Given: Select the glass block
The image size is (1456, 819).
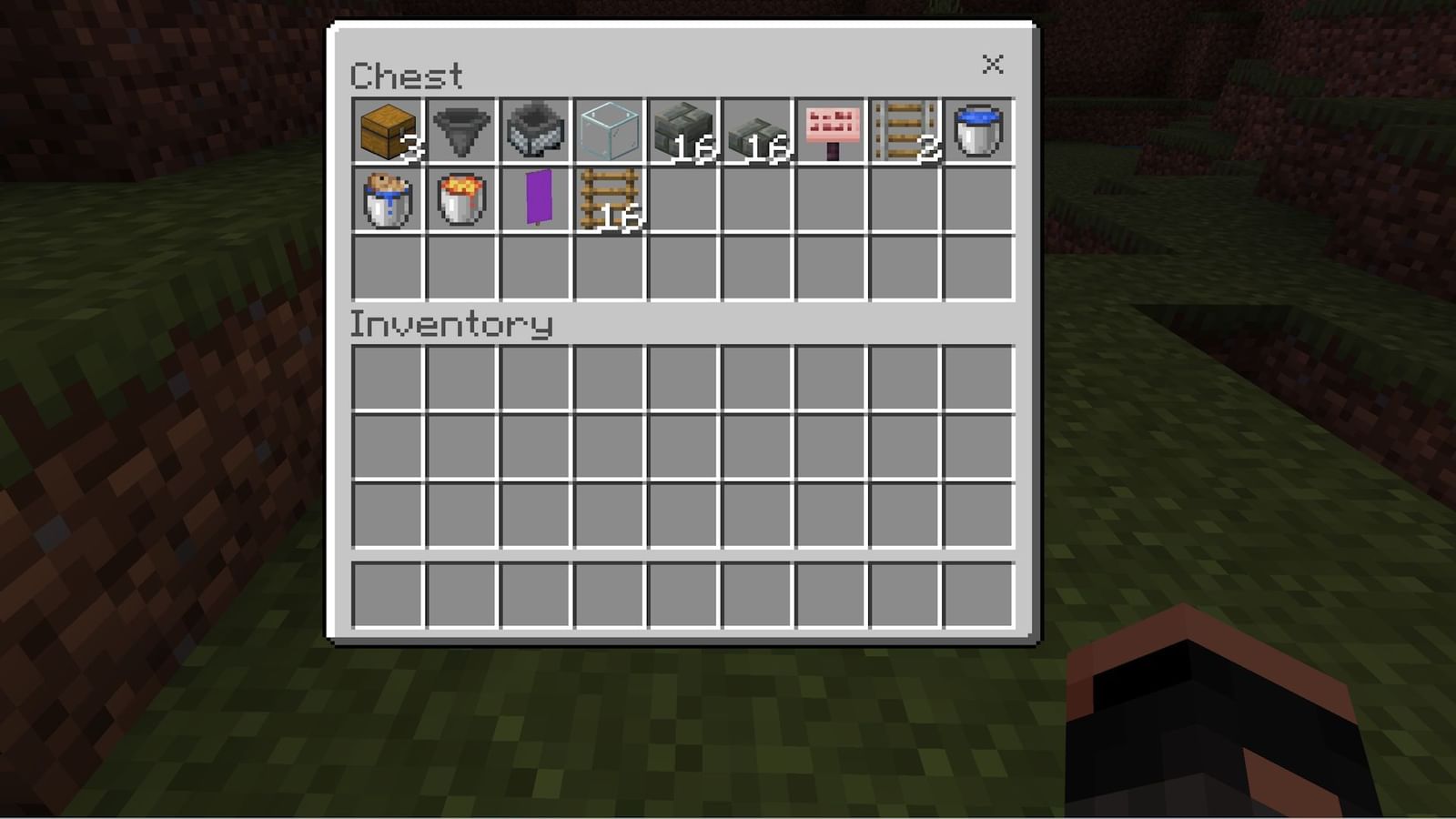Looking at the screenshot, I should [608, 132].
